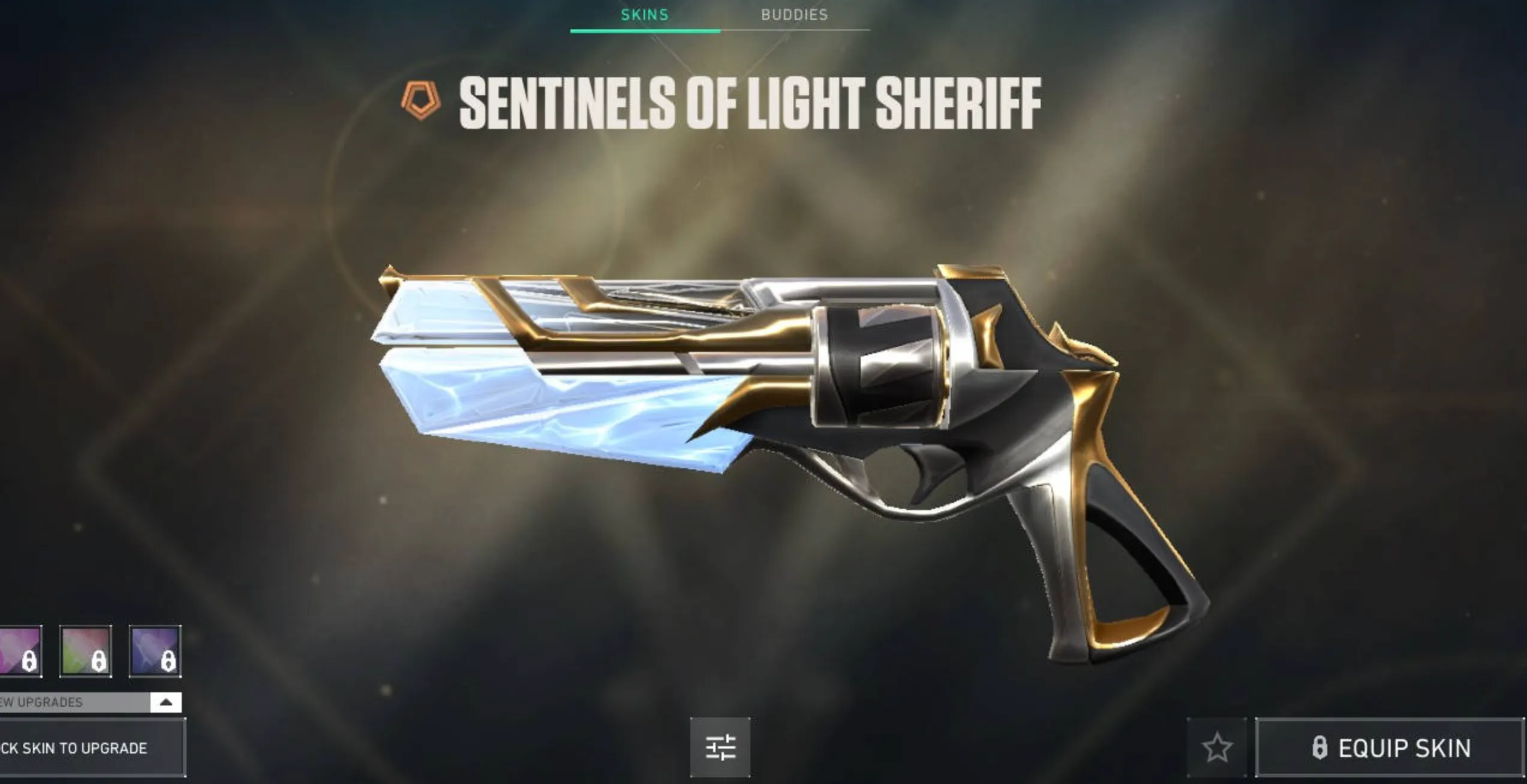Open the skin adjustment sliders control
This screenshot has height=784, width=1527.
(722, 747)
